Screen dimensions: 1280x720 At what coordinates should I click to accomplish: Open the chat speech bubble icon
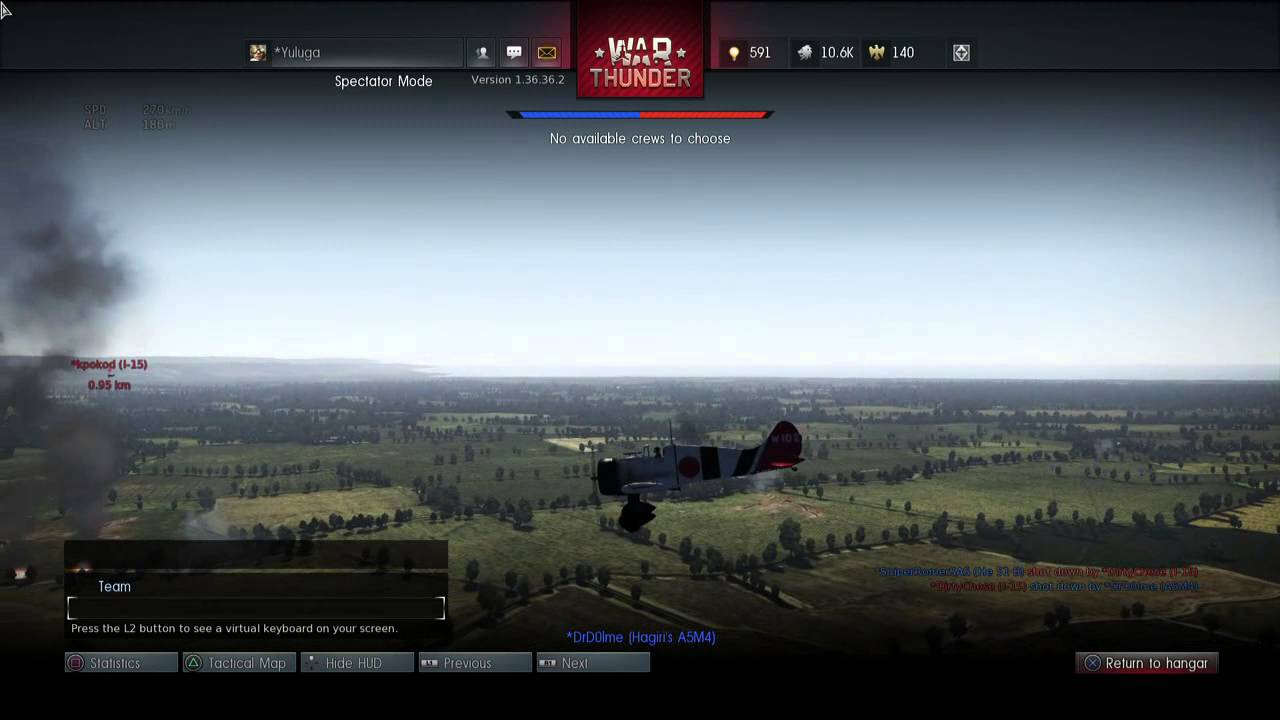coord(514,53)
